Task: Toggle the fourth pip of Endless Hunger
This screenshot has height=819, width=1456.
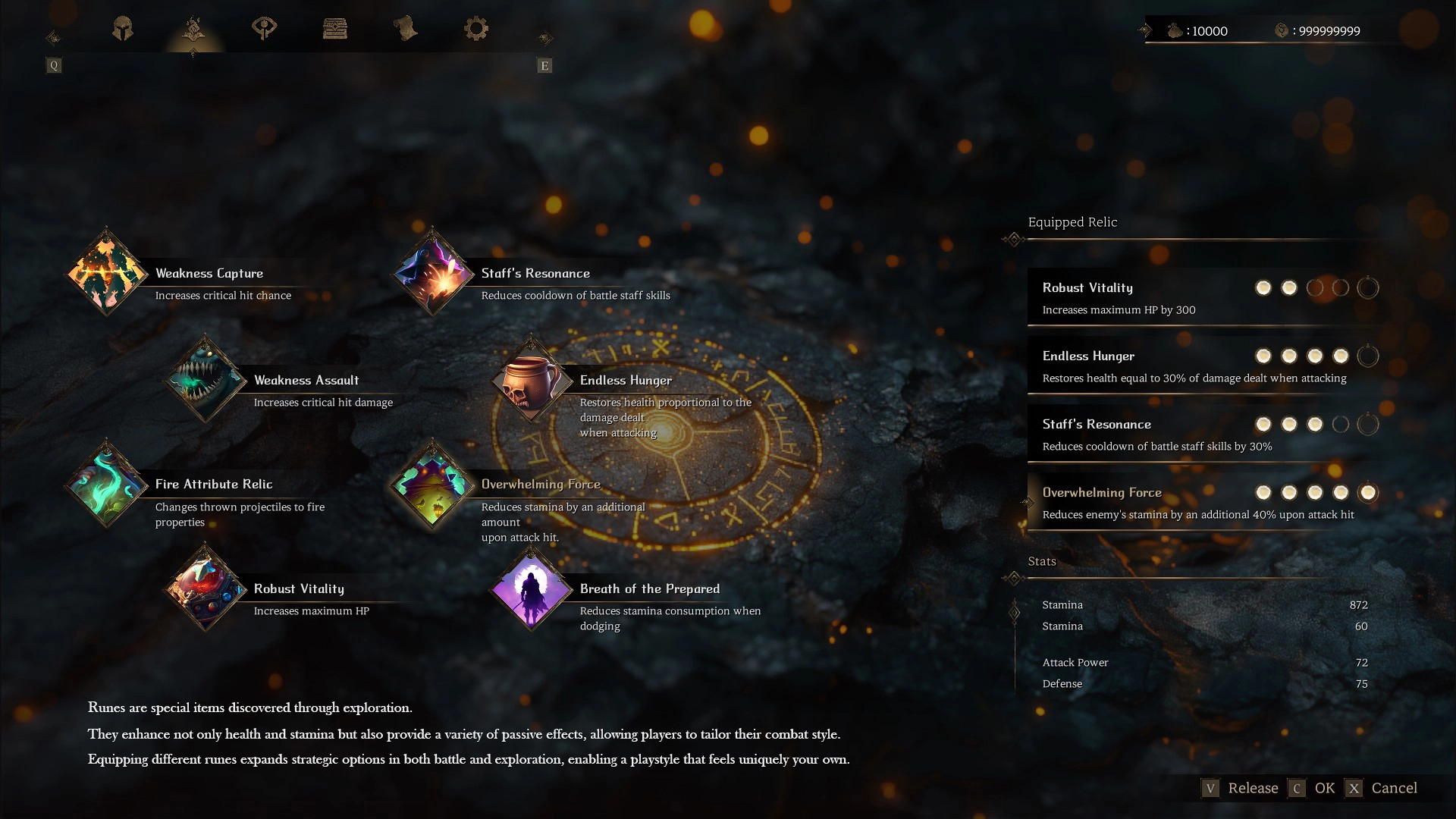Action: click(1340, 355)
